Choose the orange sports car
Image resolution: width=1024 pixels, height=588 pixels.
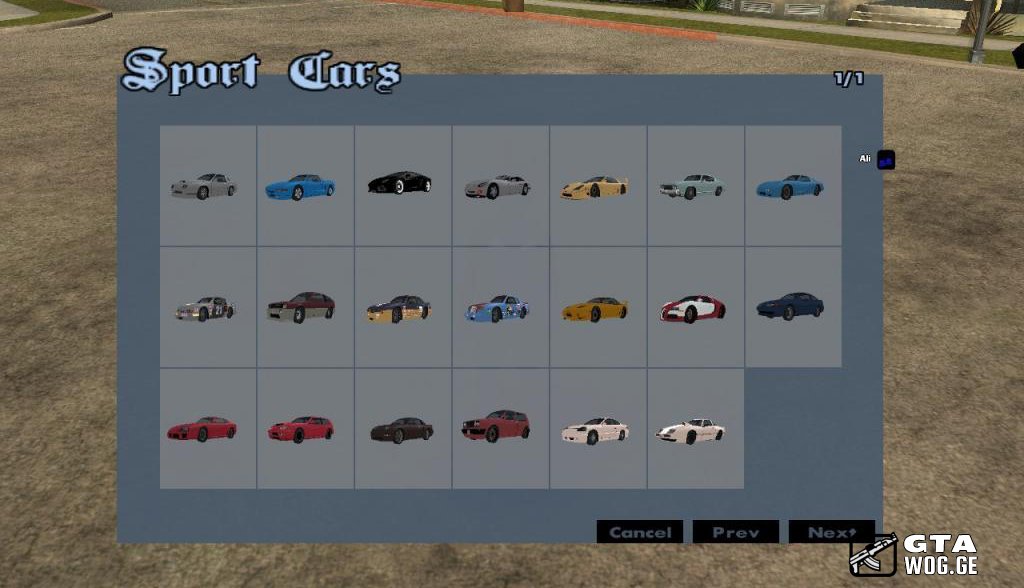pos(596,308)
